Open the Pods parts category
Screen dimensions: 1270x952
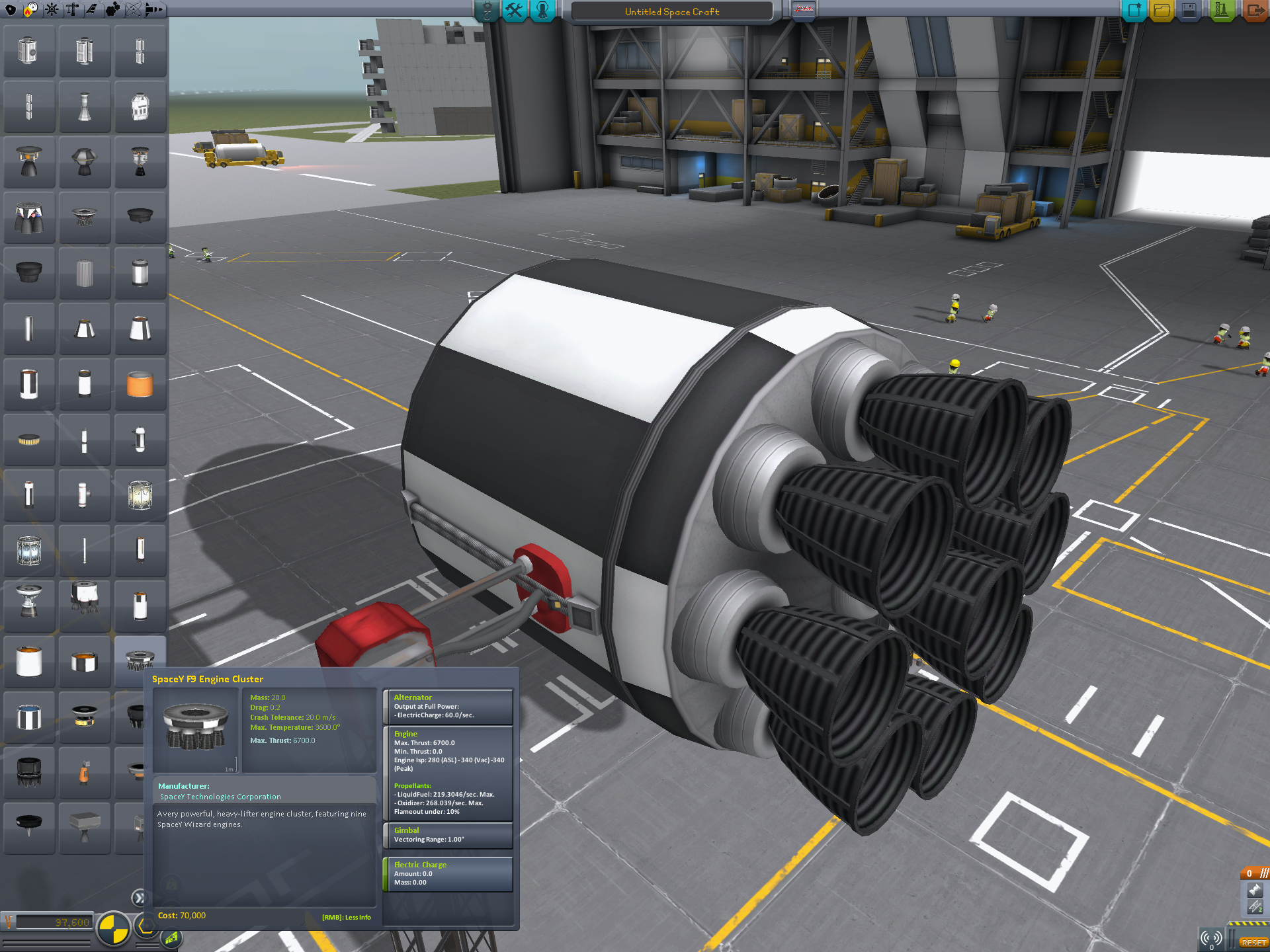[x=11, y=9]
